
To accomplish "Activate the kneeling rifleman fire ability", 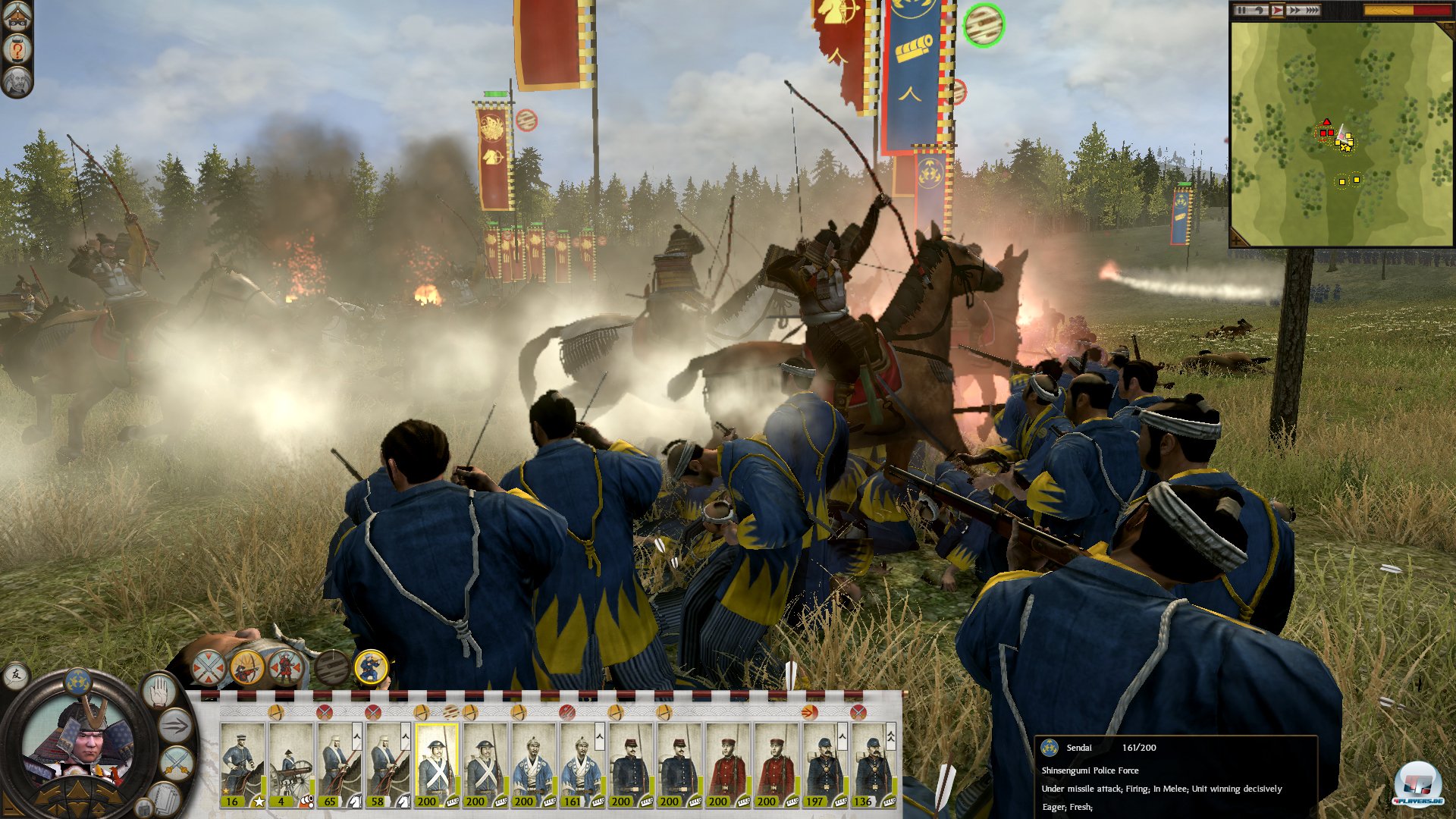I will pos(371,667).
